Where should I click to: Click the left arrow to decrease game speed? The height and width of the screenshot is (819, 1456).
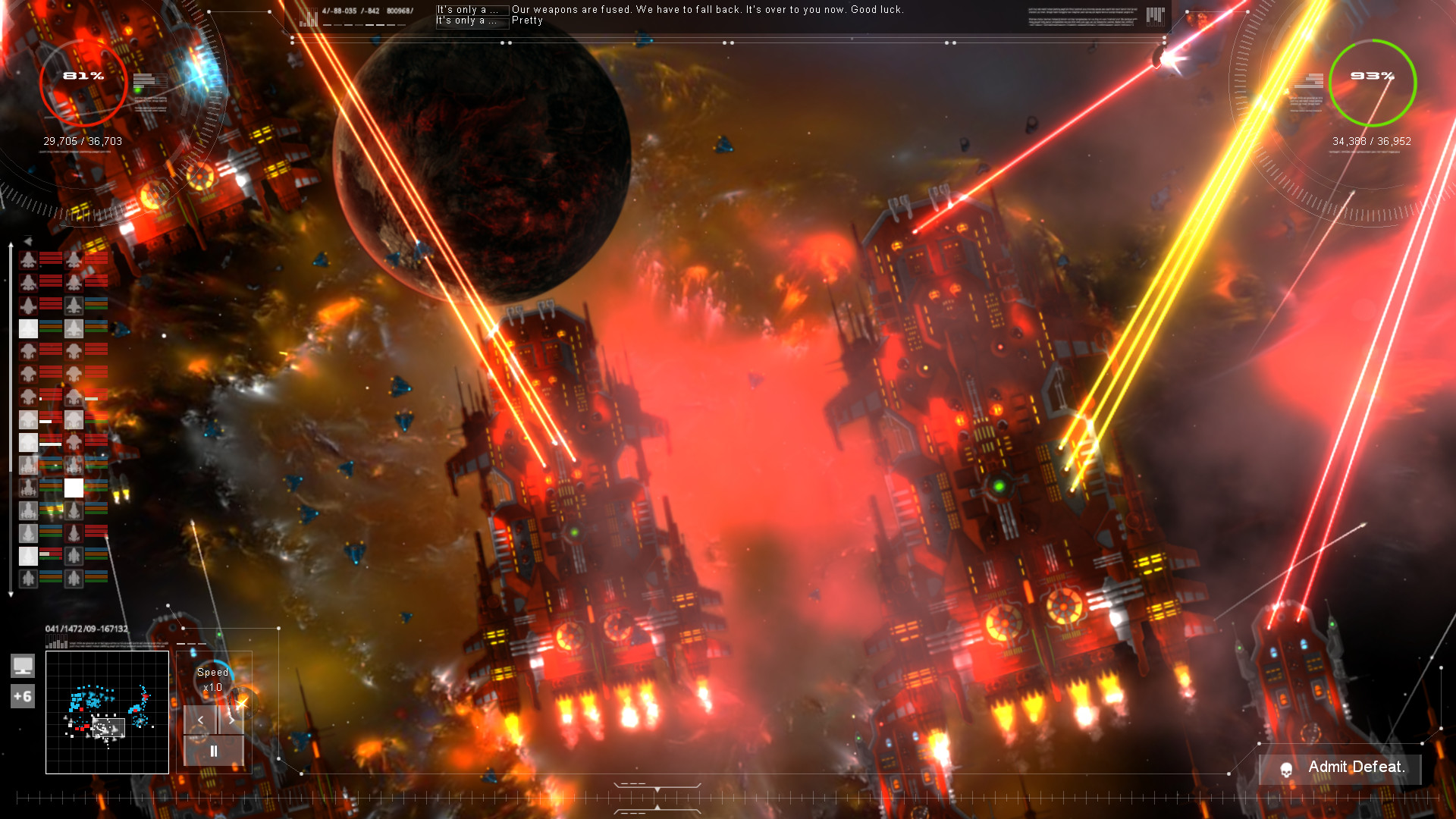tap(201, 720)
